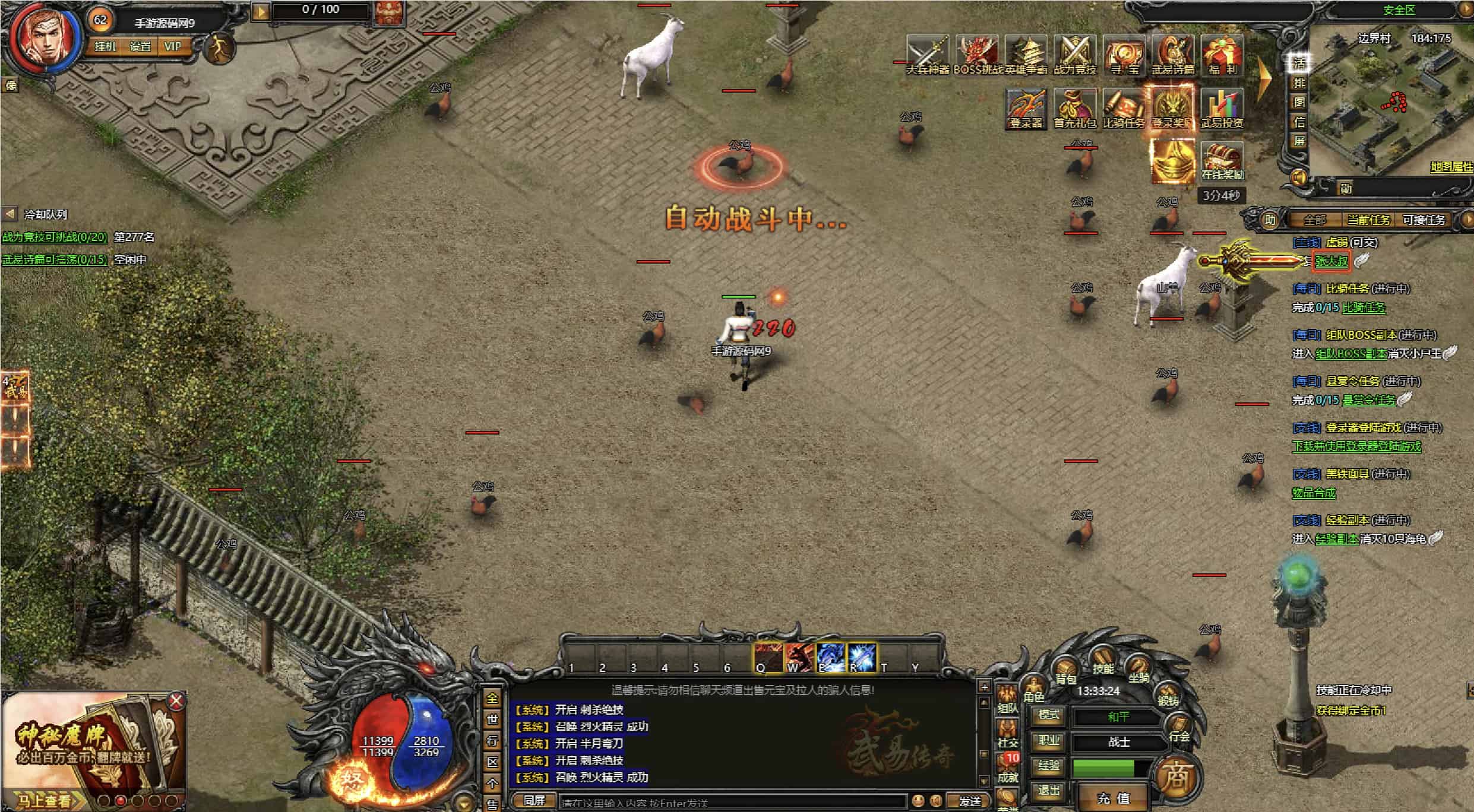
Task: Open the round 商 shop button
Action: click(x=1176, y=777)
